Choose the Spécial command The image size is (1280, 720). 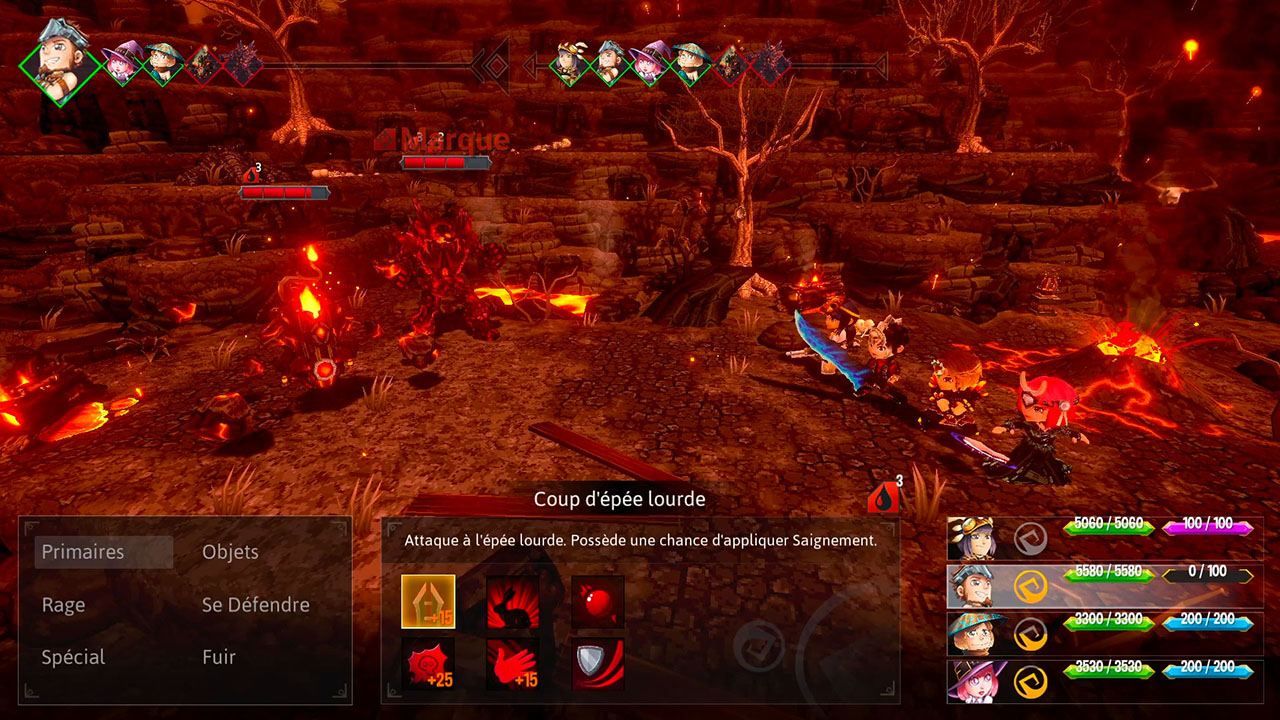(74, 657)
